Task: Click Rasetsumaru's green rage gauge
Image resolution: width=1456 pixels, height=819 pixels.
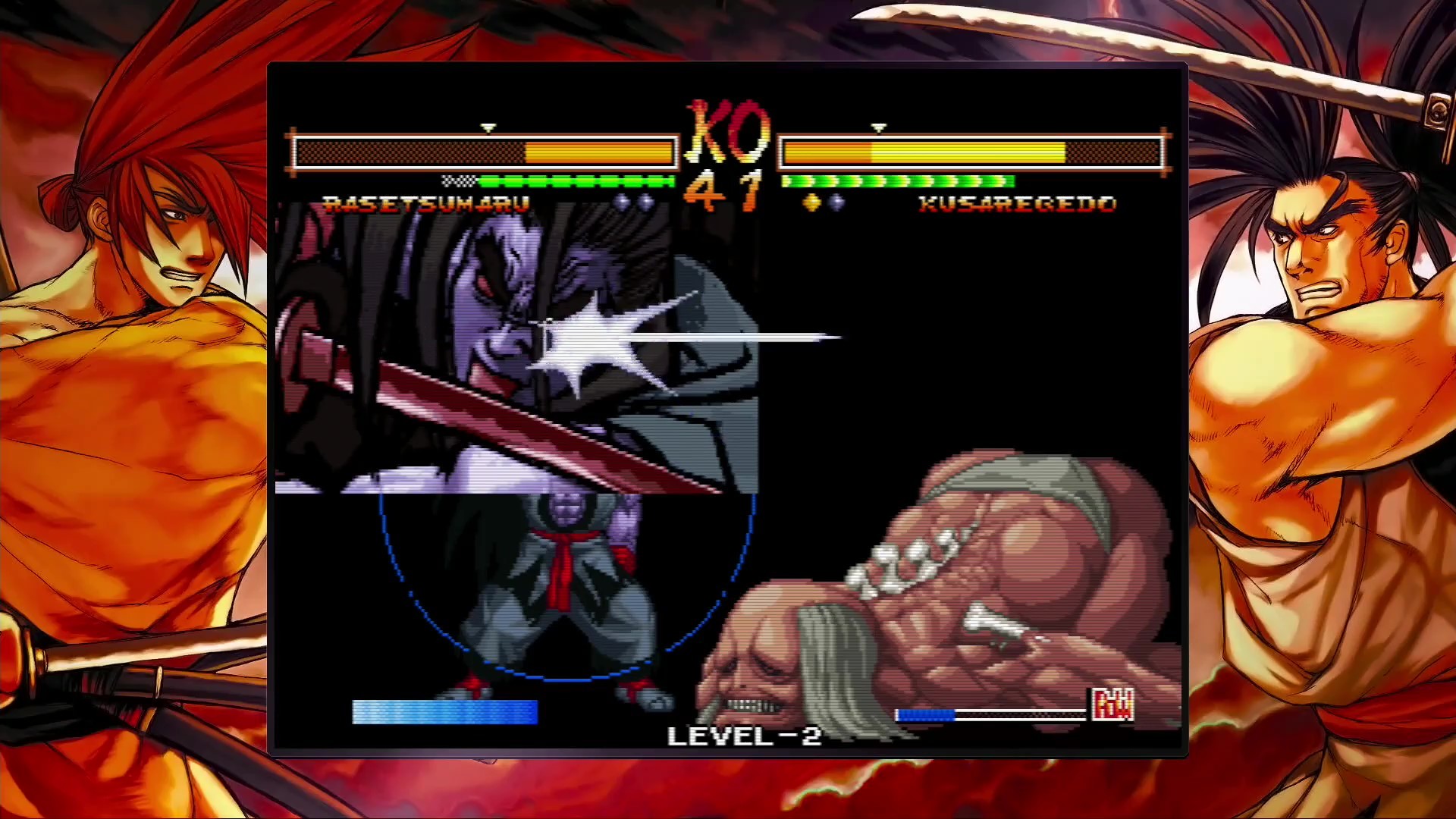Action: pos(576,182)
